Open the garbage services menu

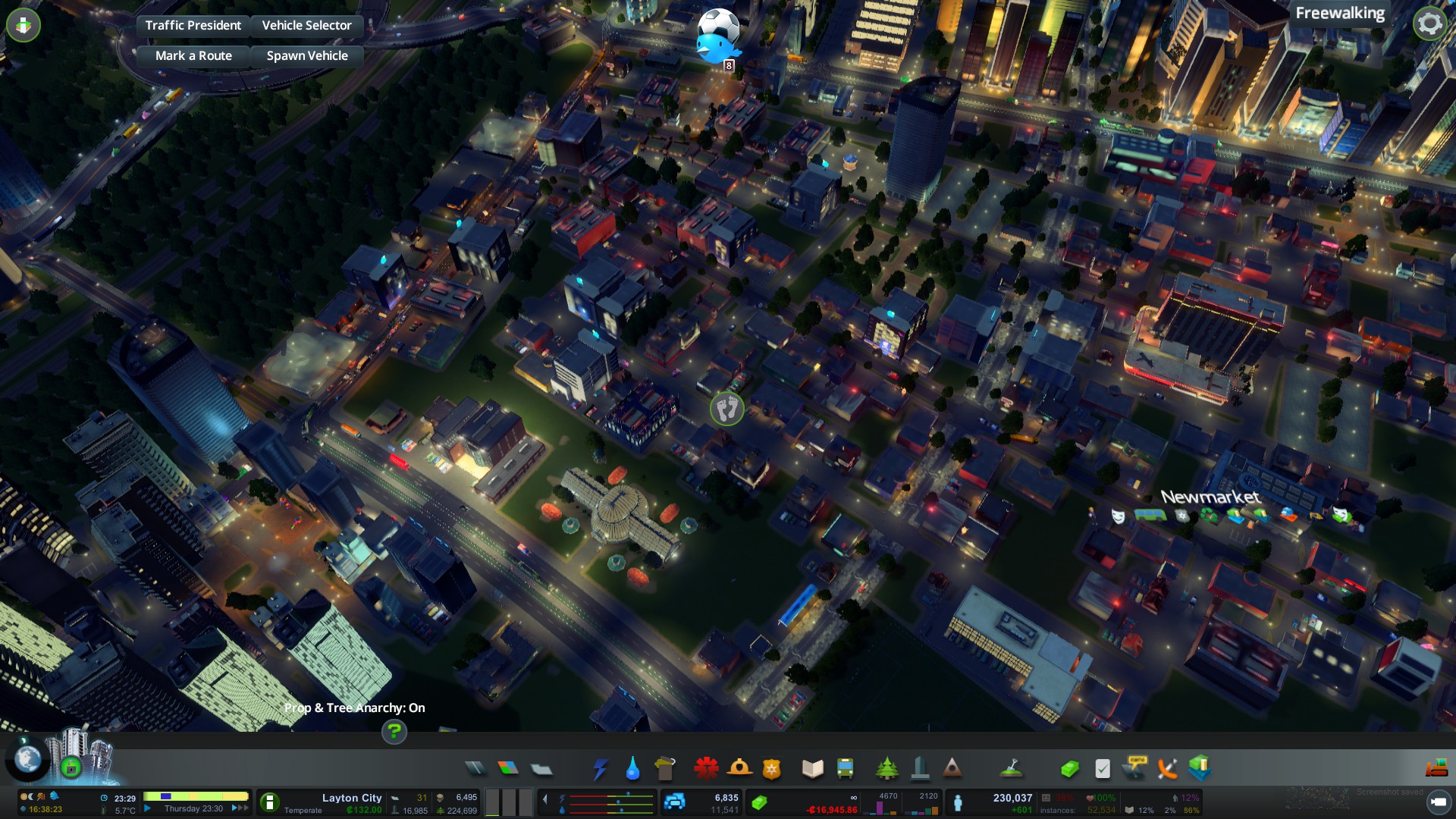pyautogui.click(x=664, y=768)
